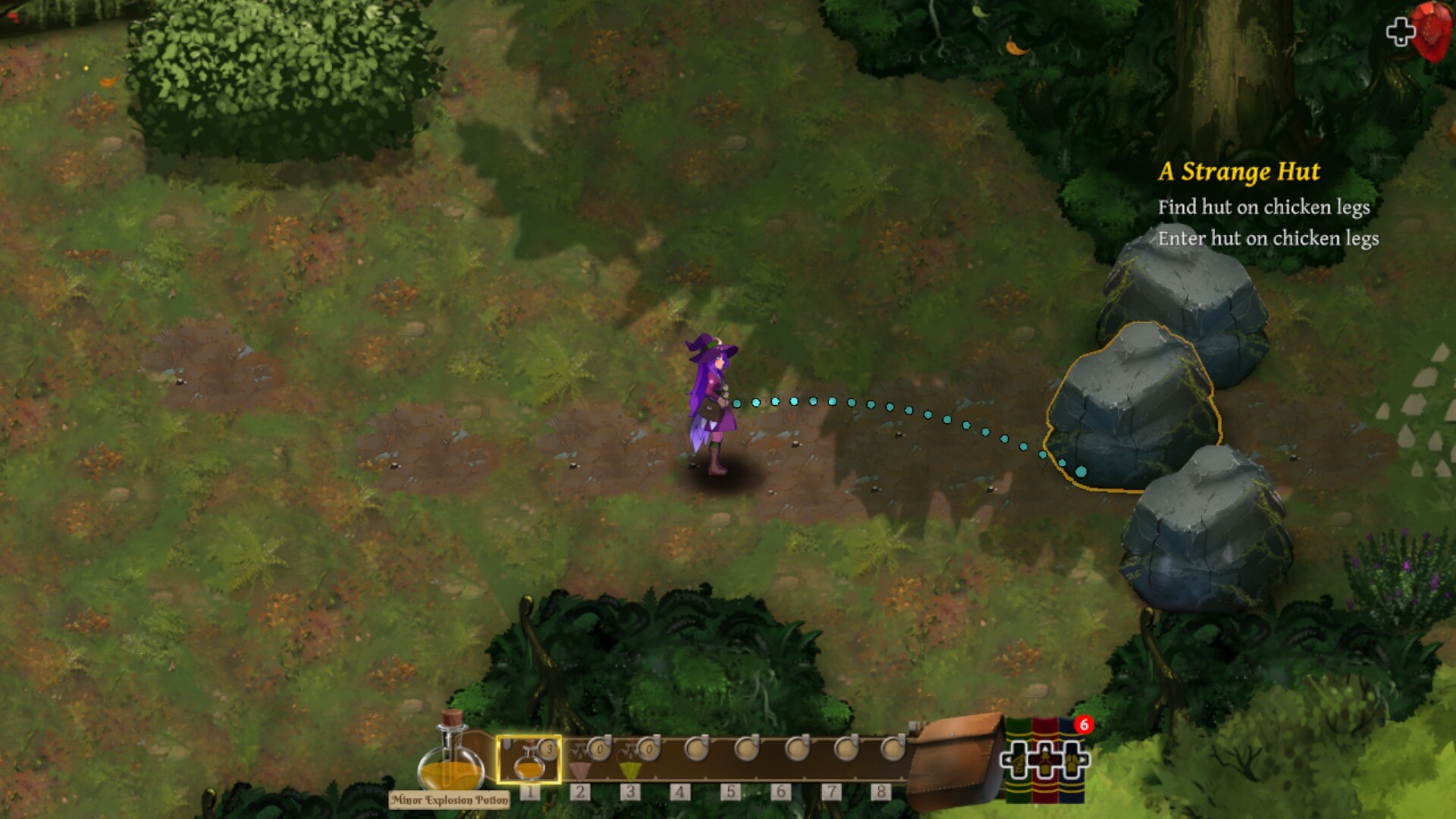1456x819 pixels.
Task: Click the left arrow beside the book spines
Action: tap(1007, 760)
